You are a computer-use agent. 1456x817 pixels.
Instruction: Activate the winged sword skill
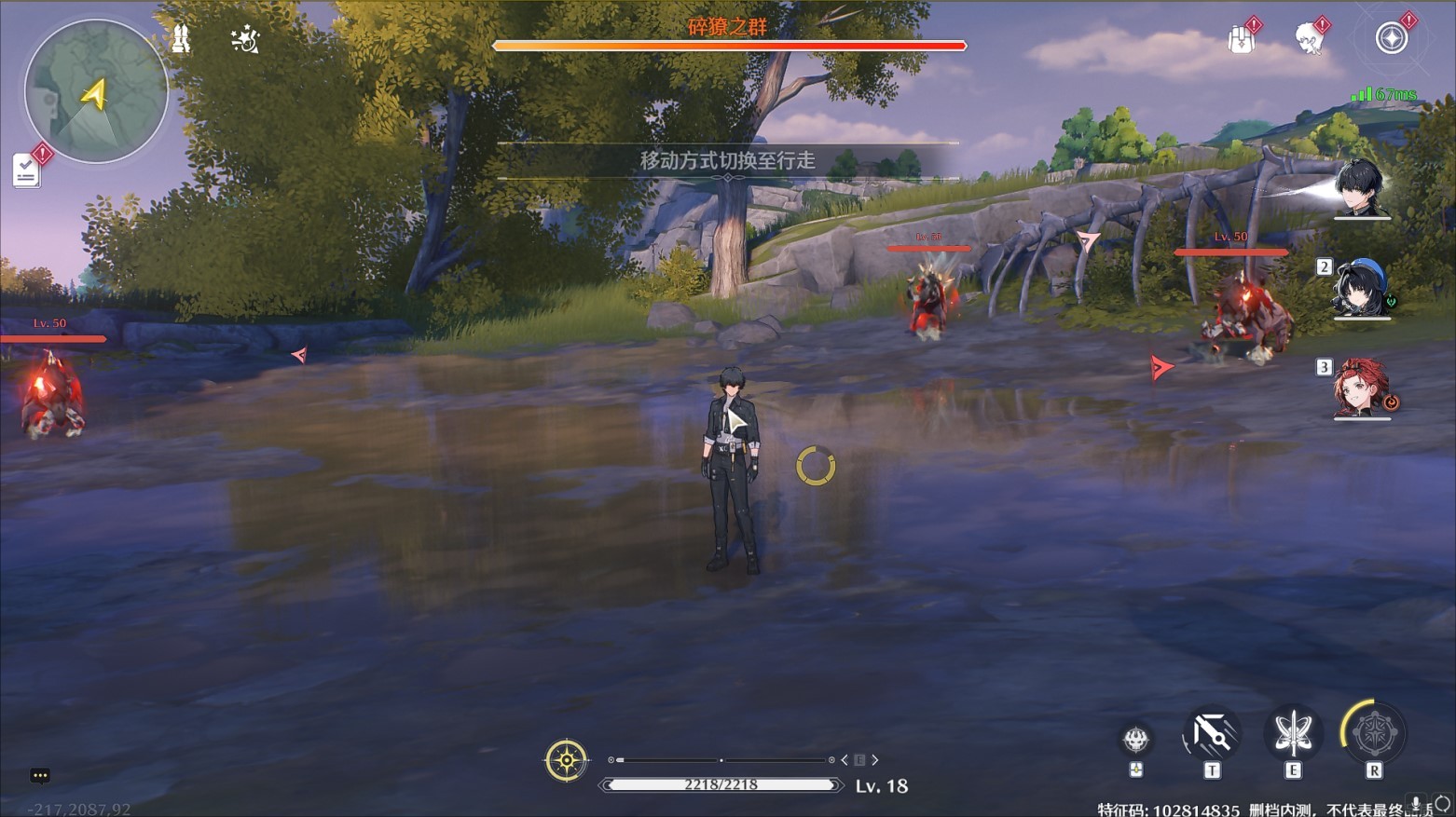click(x=1292, y=734)
